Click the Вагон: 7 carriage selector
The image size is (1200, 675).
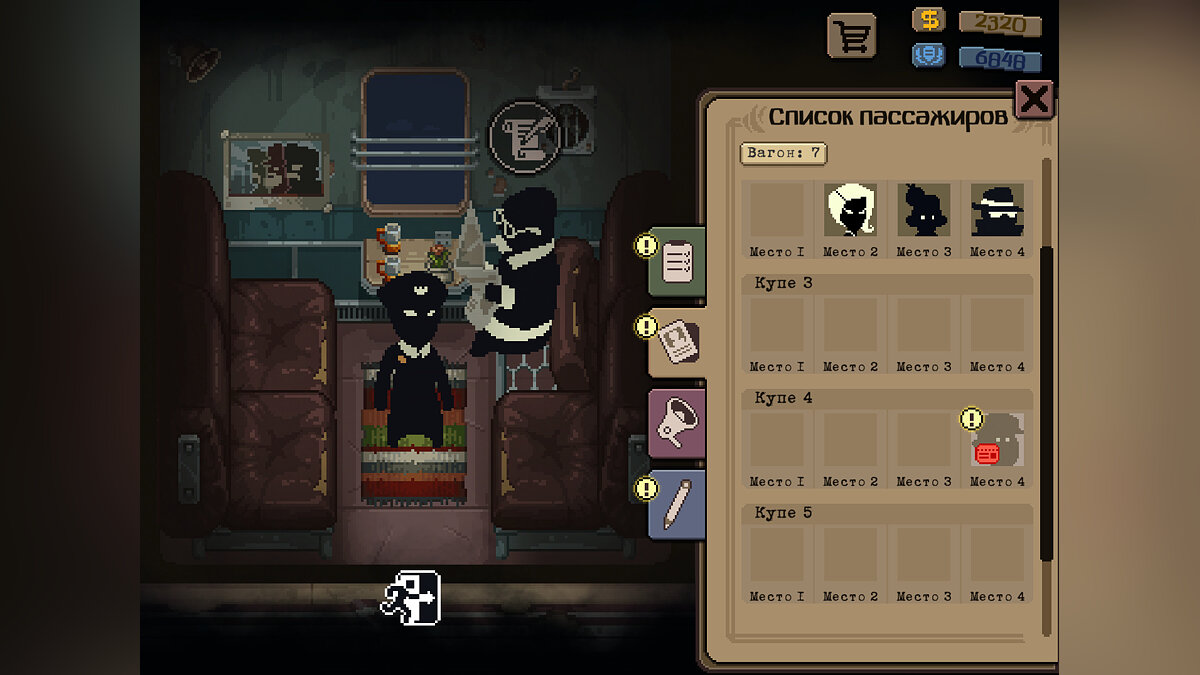[x=783, y=153]
